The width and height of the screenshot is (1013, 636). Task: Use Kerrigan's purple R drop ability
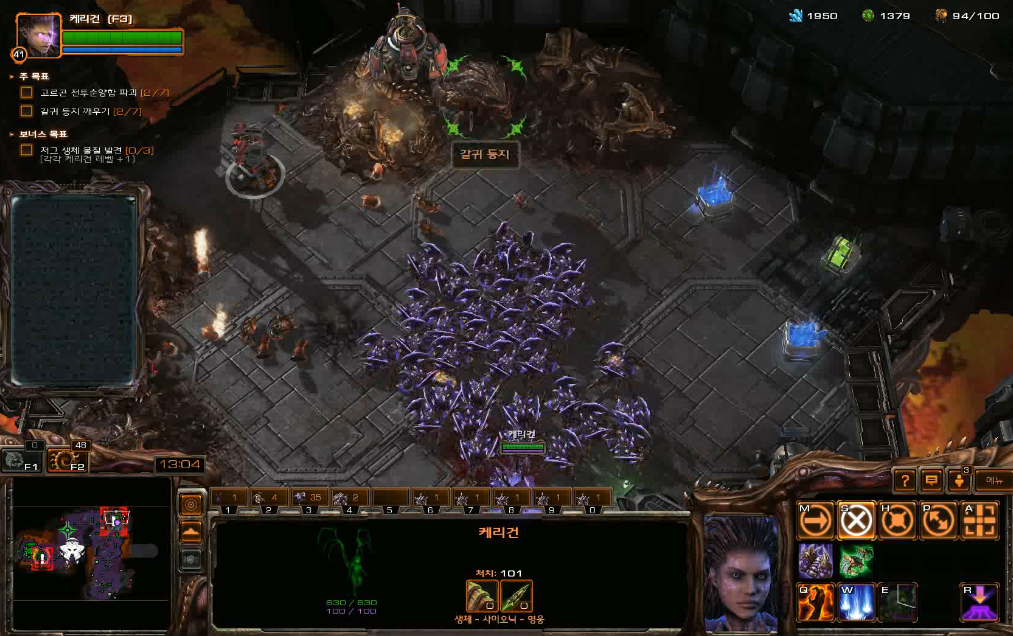pyautogui.click(x=980, y=602)
